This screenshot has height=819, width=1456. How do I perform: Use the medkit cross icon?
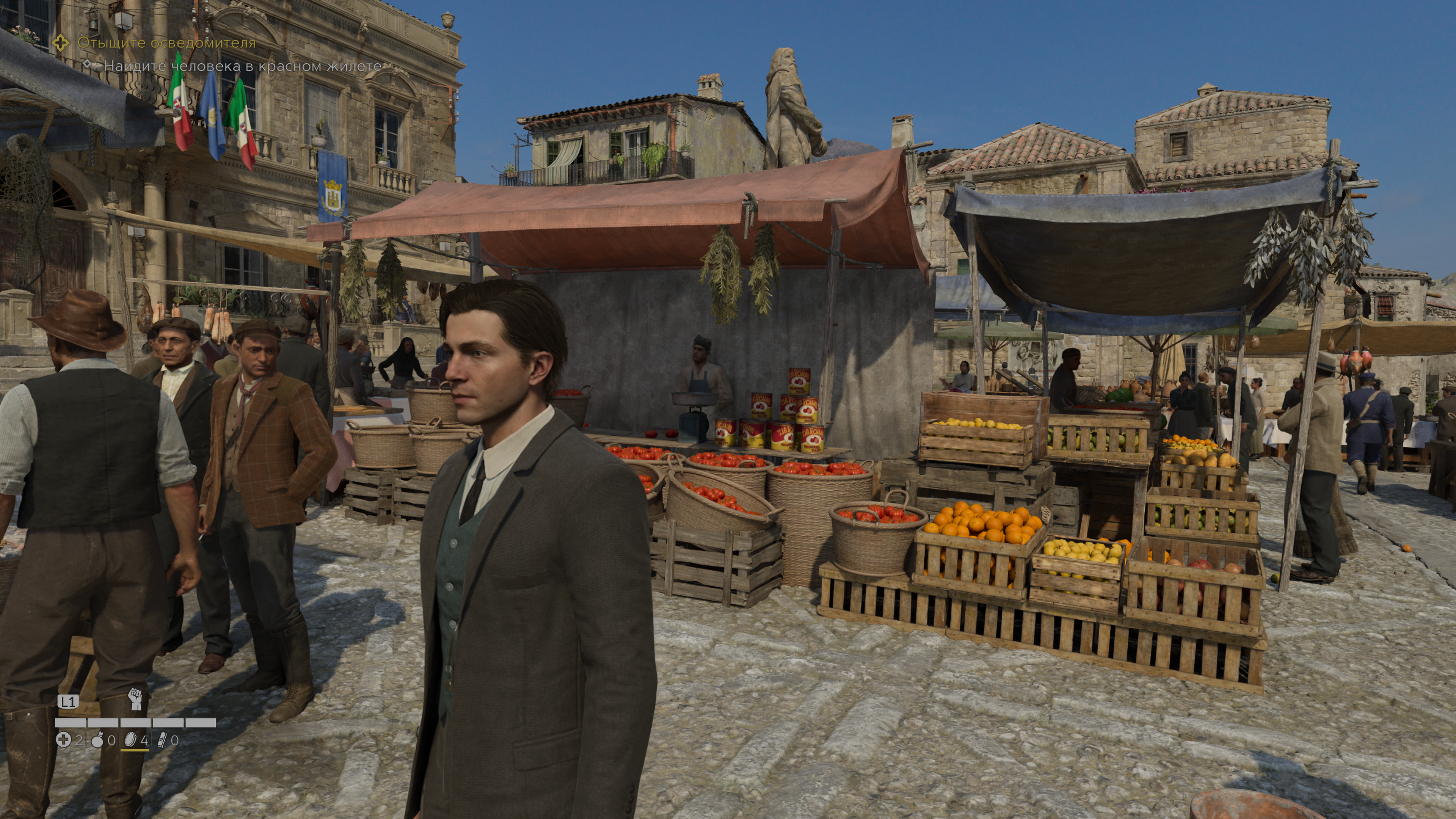(63, 740)
